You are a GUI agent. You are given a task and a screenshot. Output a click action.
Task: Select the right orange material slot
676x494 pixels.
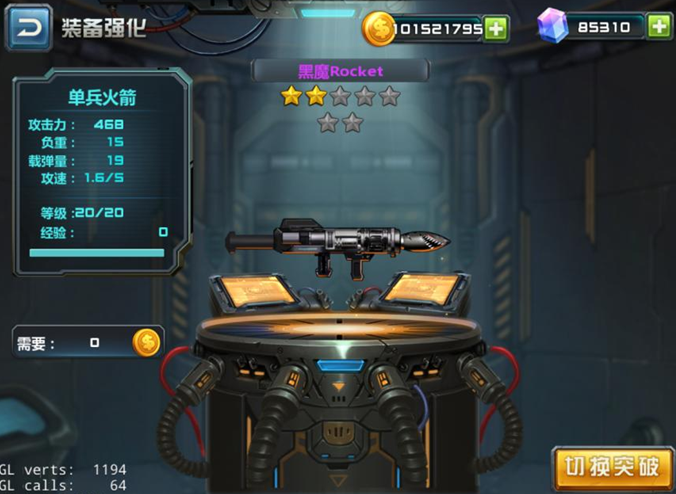point(423,290)
